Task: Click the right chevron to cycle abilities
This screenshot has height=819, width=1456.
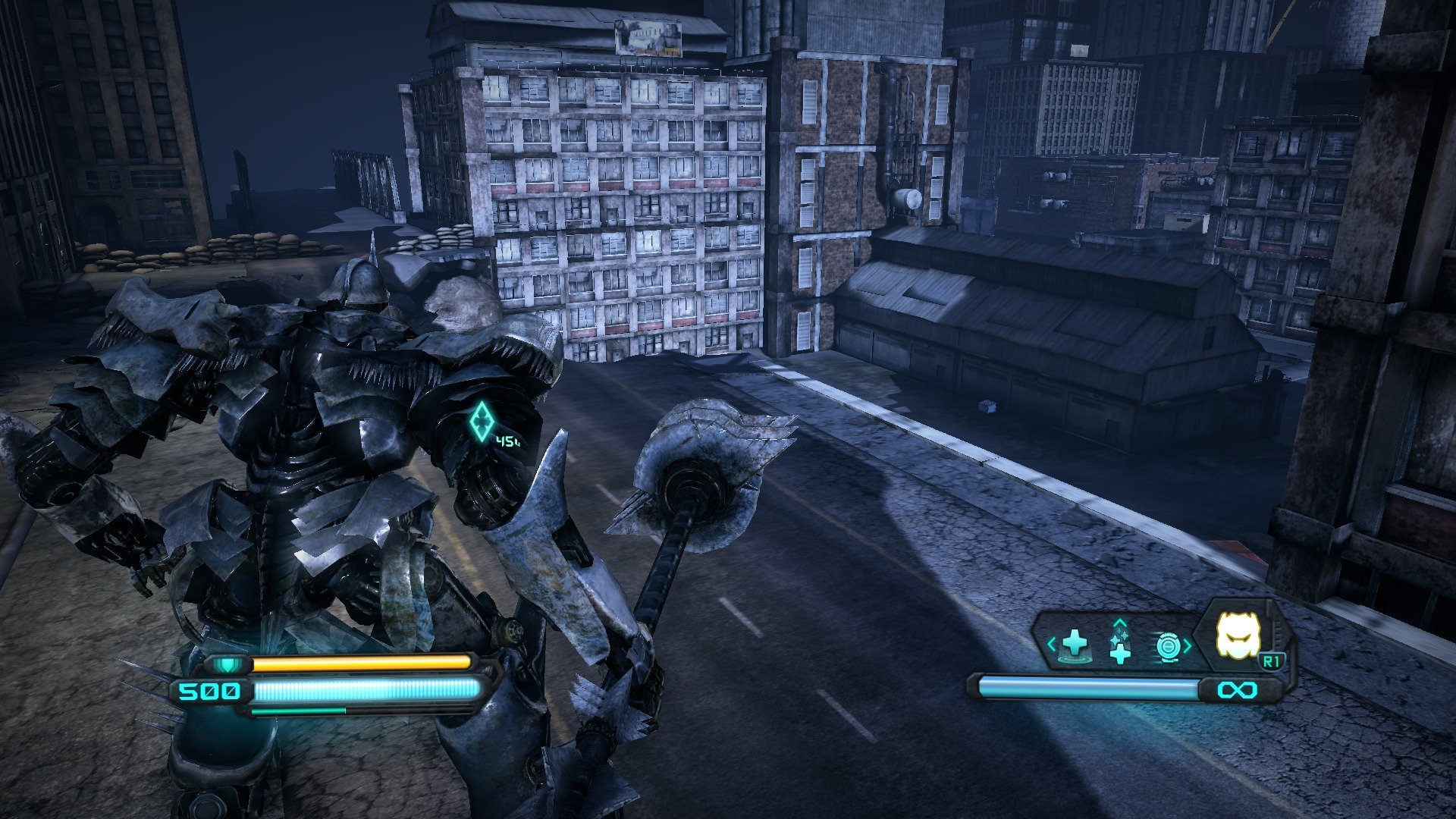Action: (1188, 645)
